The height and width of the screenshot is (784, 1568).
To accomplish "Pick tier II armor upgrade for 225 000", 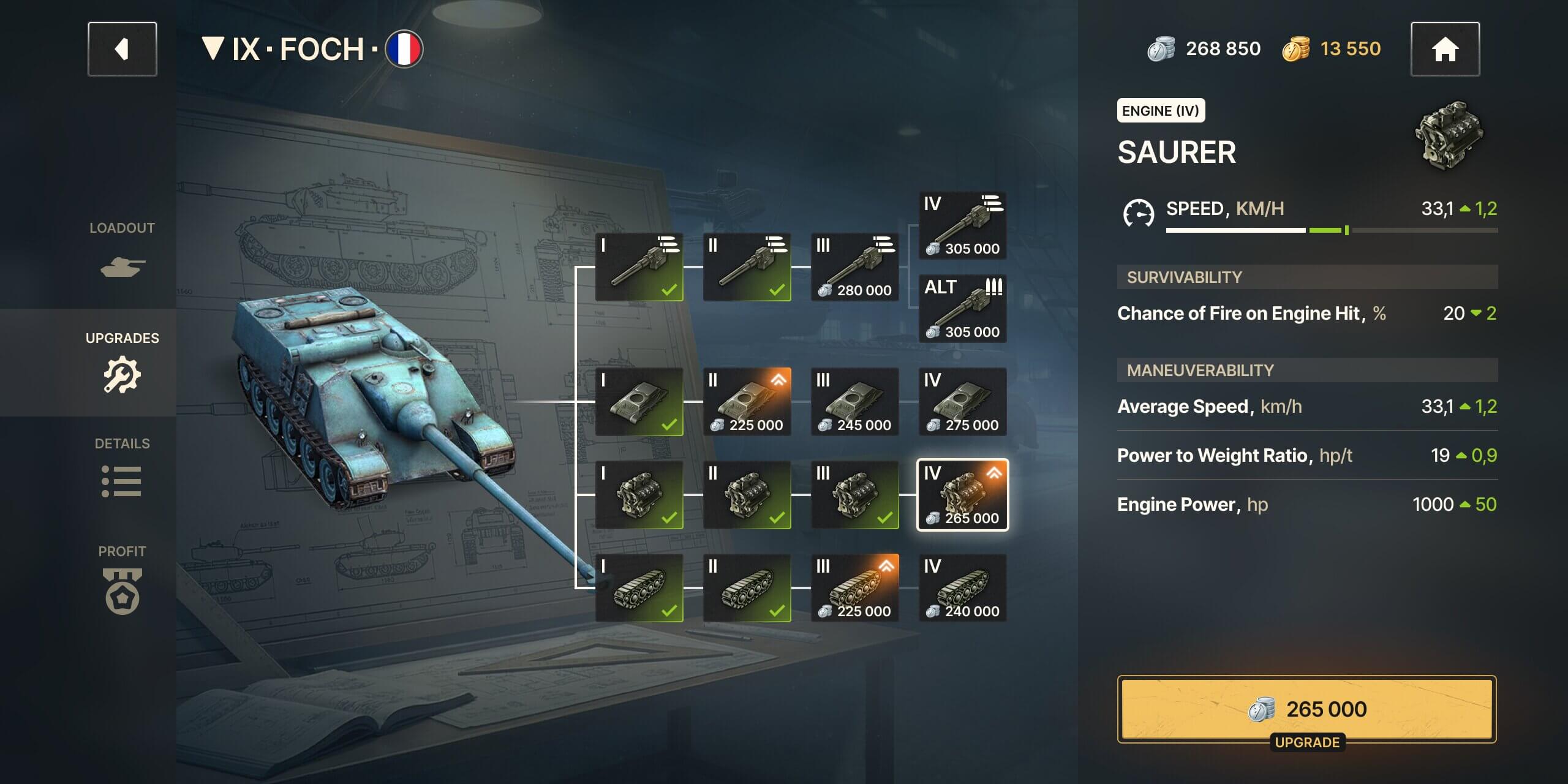I will pos(747,402).
